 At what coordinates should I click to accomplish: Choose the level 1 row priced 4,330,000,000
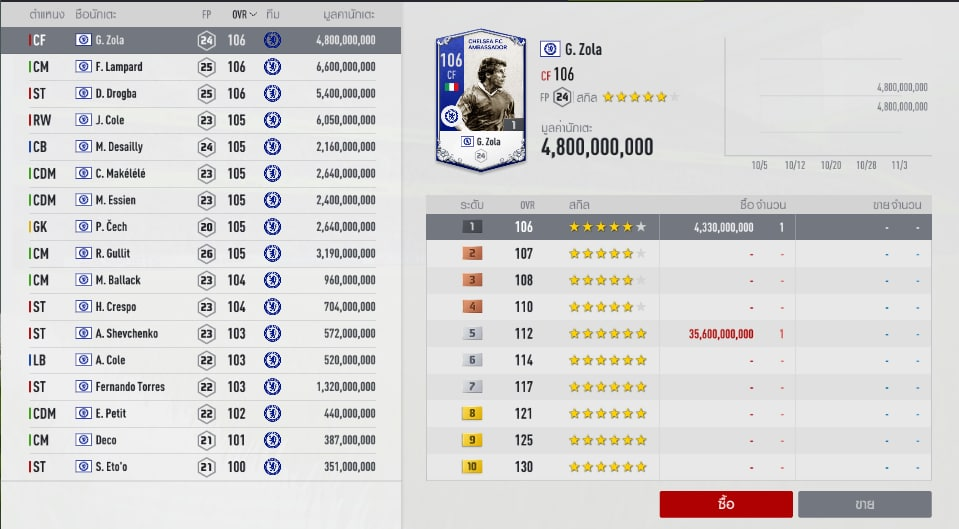coord(679,227)
